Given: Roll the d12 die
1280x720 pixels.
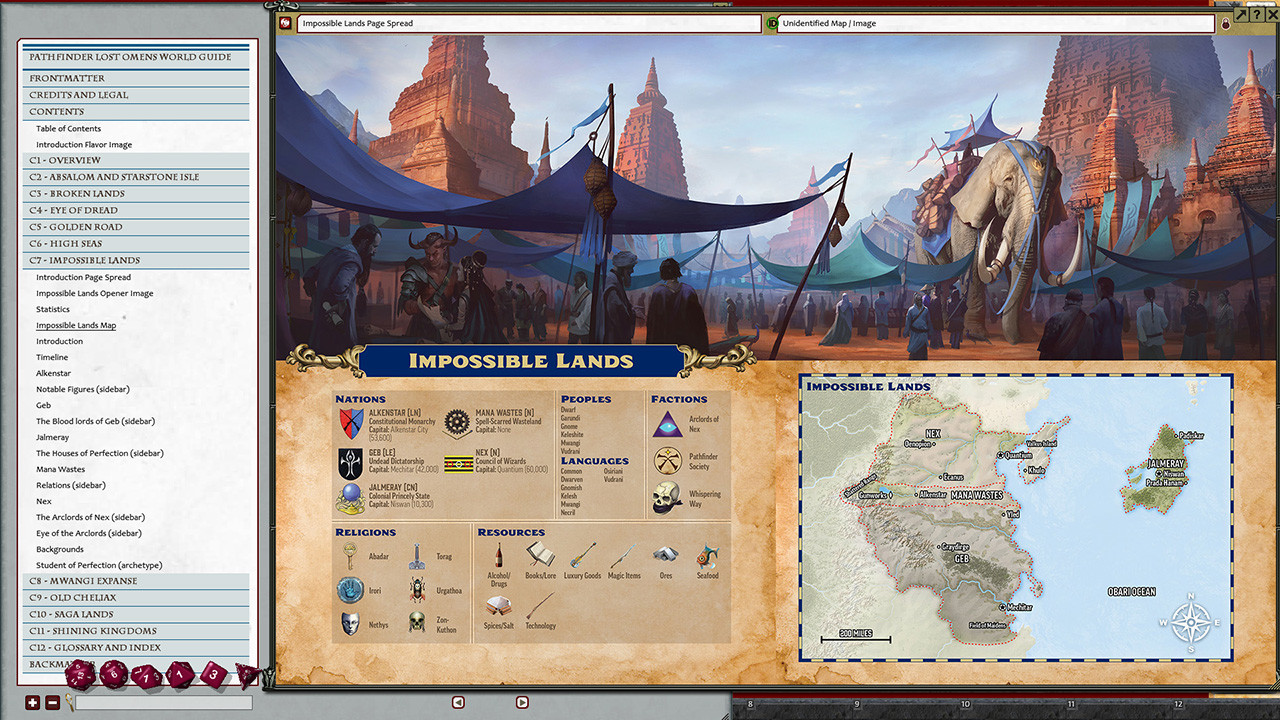Looking at the screenshot, I should pos(113,673).
